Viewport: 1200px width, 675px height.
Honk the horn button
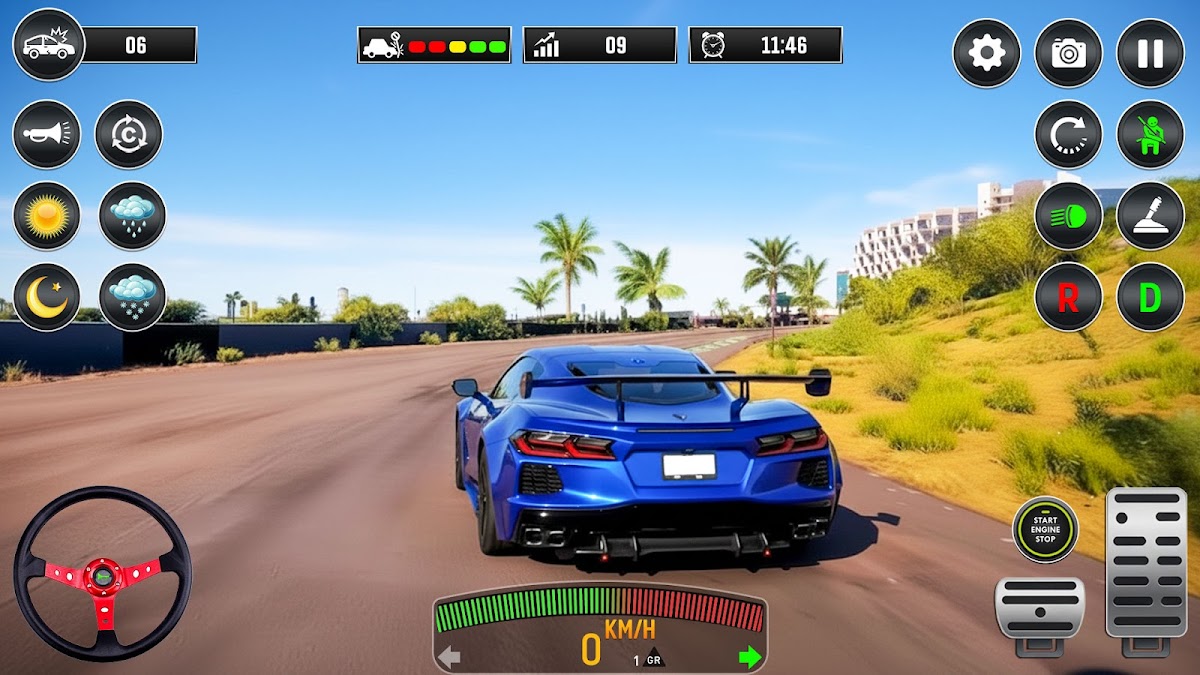pyautogui.click(x=46, y=134)
